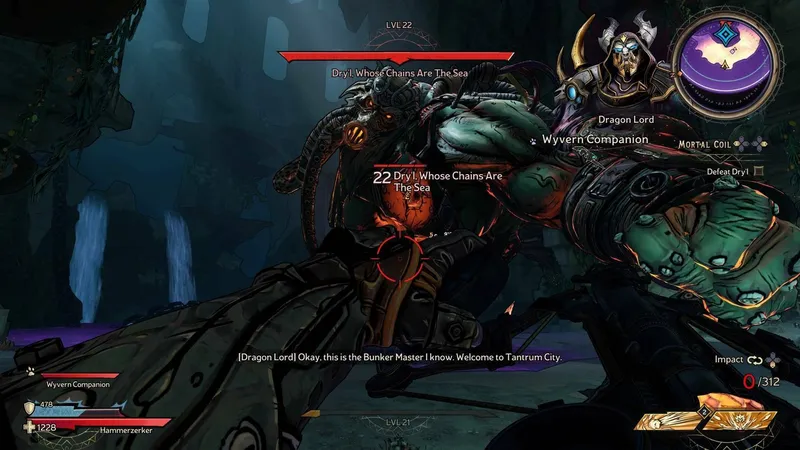Select the ward shield icon

(31, 407)
